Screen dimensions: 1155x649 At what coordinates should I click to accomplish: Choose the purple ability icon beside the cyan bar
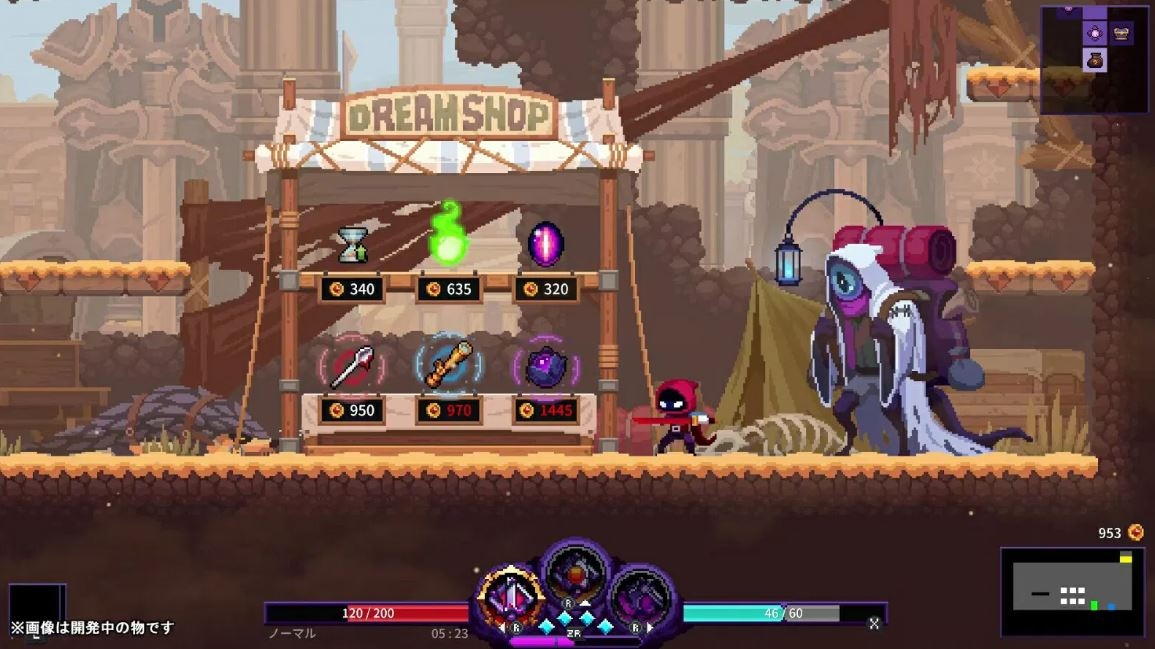coord(640,598)
